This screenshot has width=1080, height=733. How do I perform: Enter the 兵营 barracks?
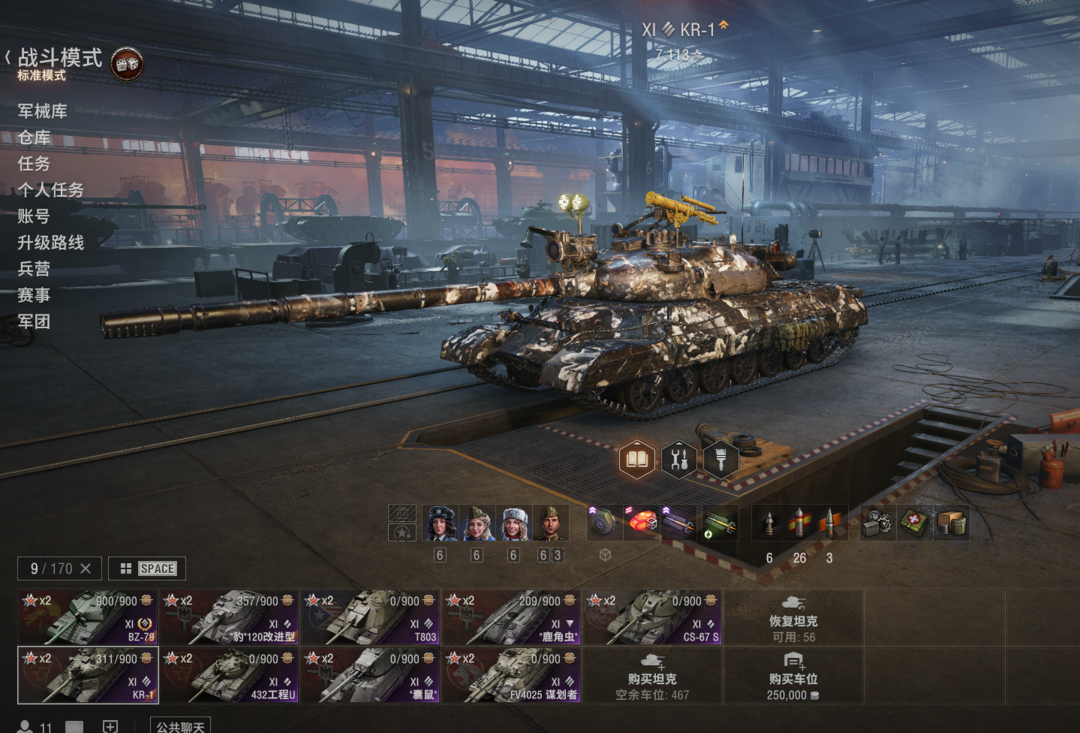34,268
